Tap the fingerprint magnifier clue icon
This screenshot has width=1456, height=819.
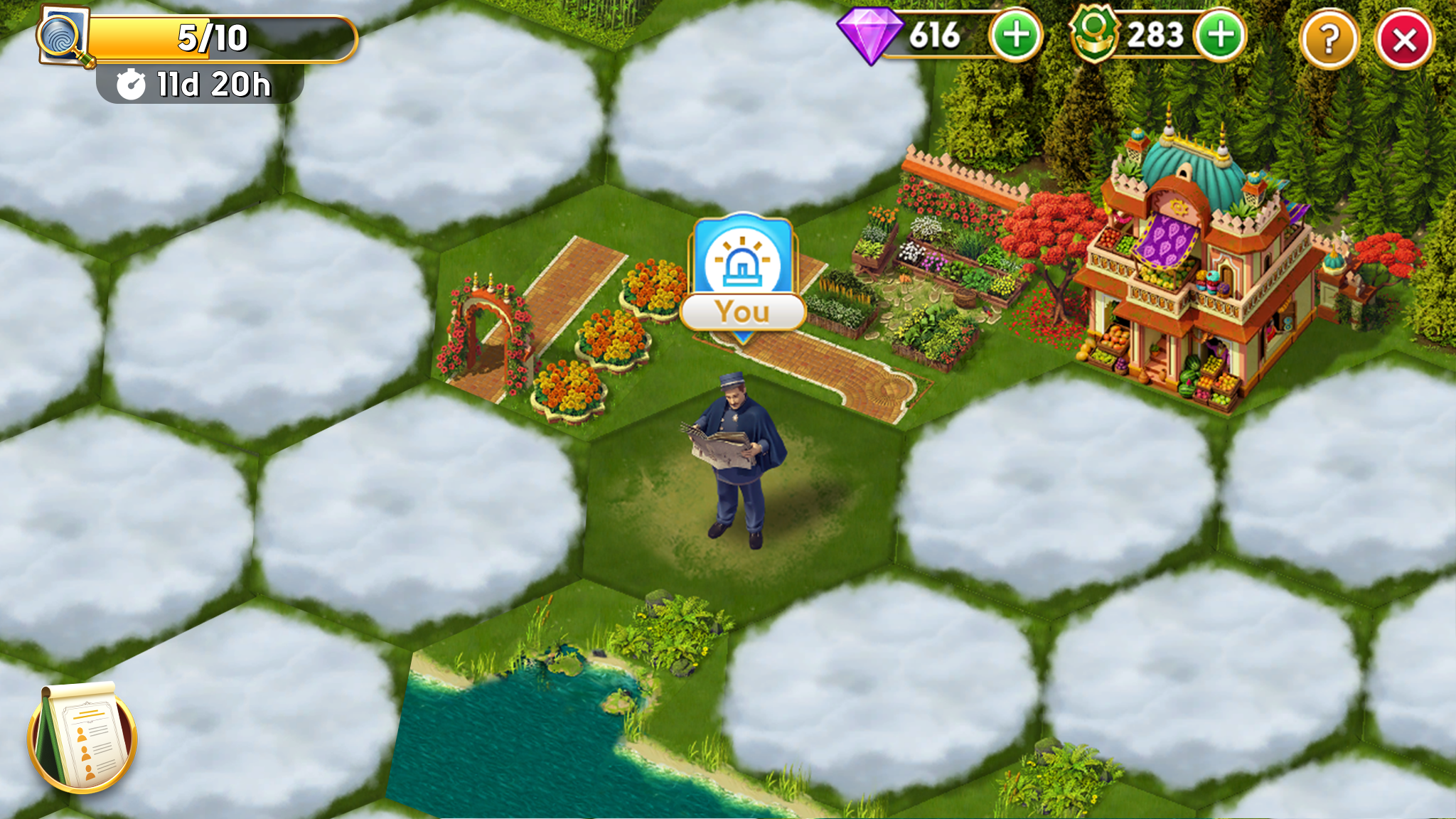click(64, 36)
